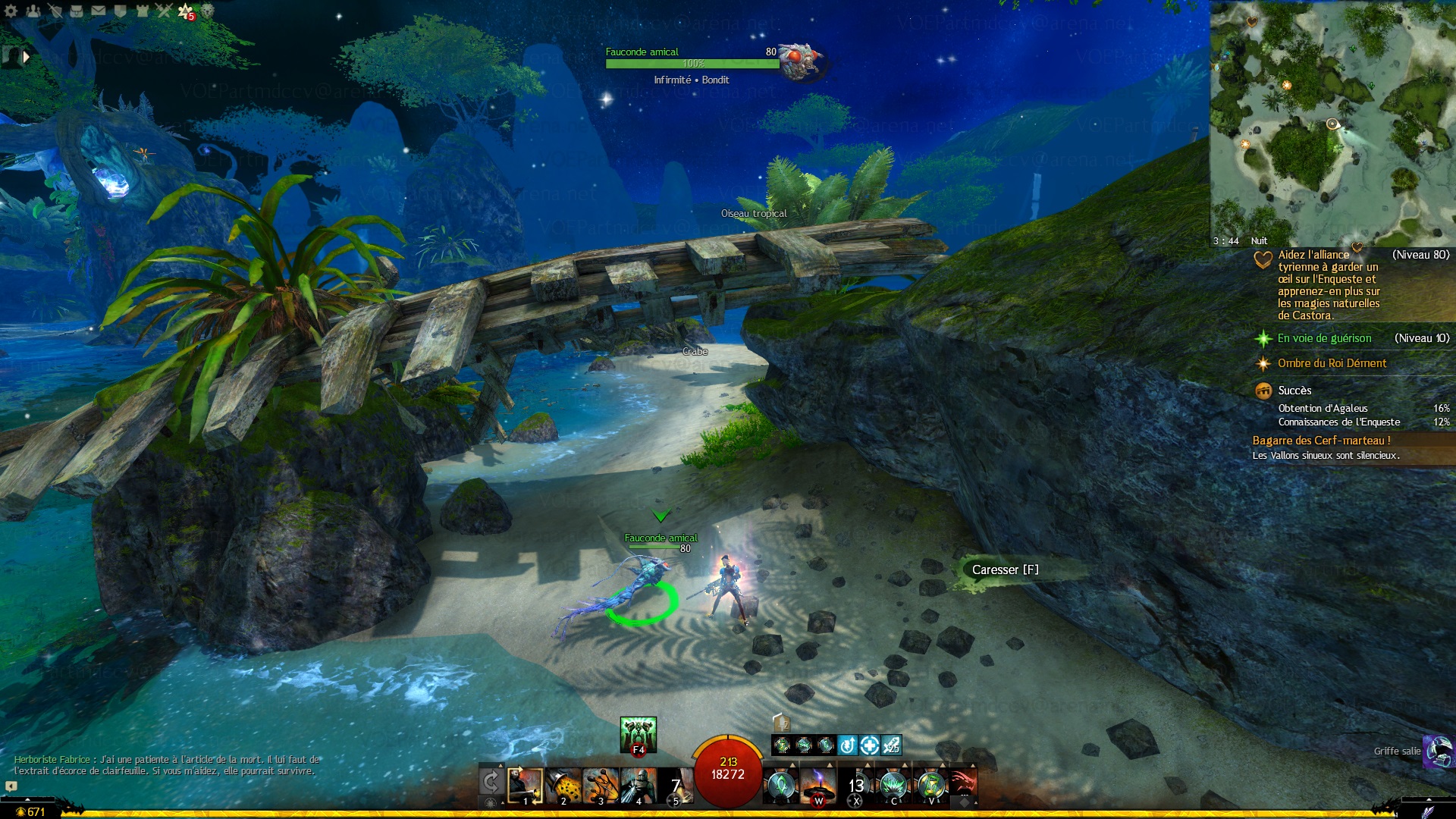1456x819 pixels.
Task: Select the targeted 'Fauconde amical' portrait
Action: [800, 61]
